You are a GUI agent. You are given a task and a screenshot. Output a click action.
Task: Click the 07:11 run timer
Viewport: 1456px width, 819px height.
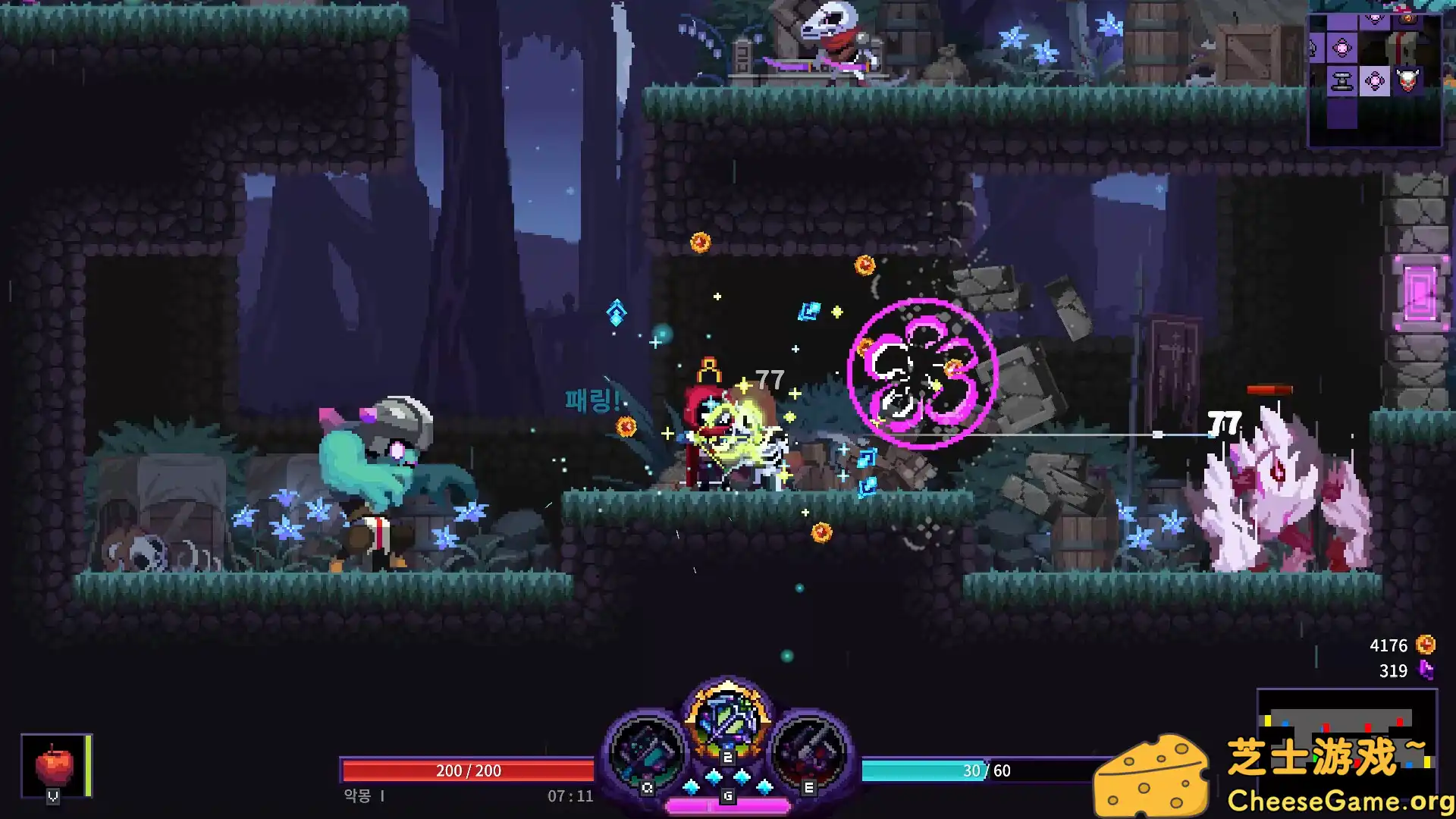pyautogui.click(x=573, y=796)
